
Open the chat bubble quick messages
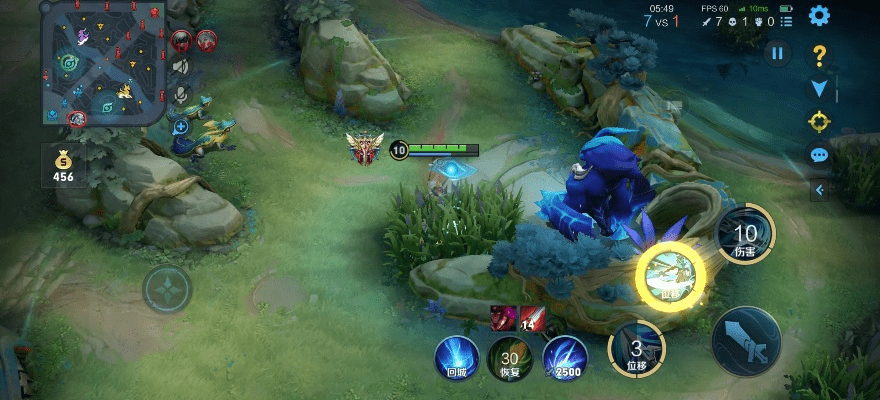coord(819,155)
